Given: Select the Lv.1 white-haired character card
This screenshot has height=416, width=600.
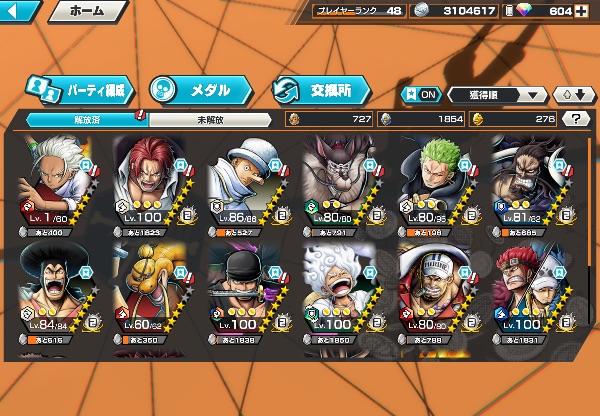Looking at the screenshot, I should (56, 180).
